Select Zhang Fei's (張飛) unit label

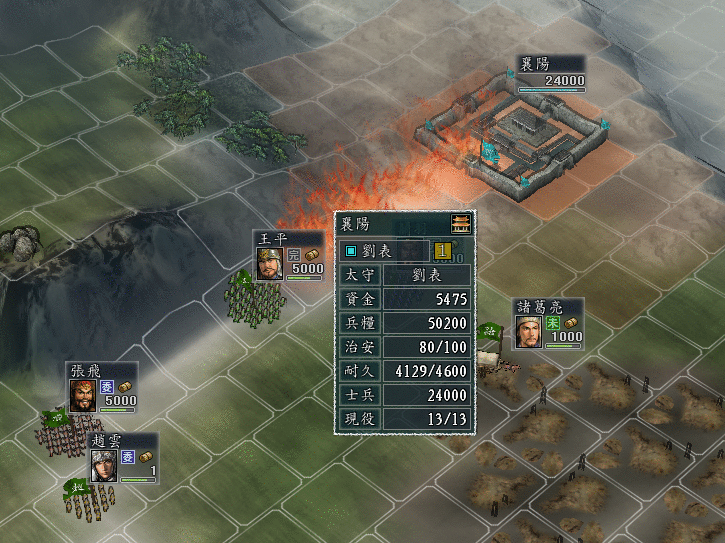(x=102, y=387)
